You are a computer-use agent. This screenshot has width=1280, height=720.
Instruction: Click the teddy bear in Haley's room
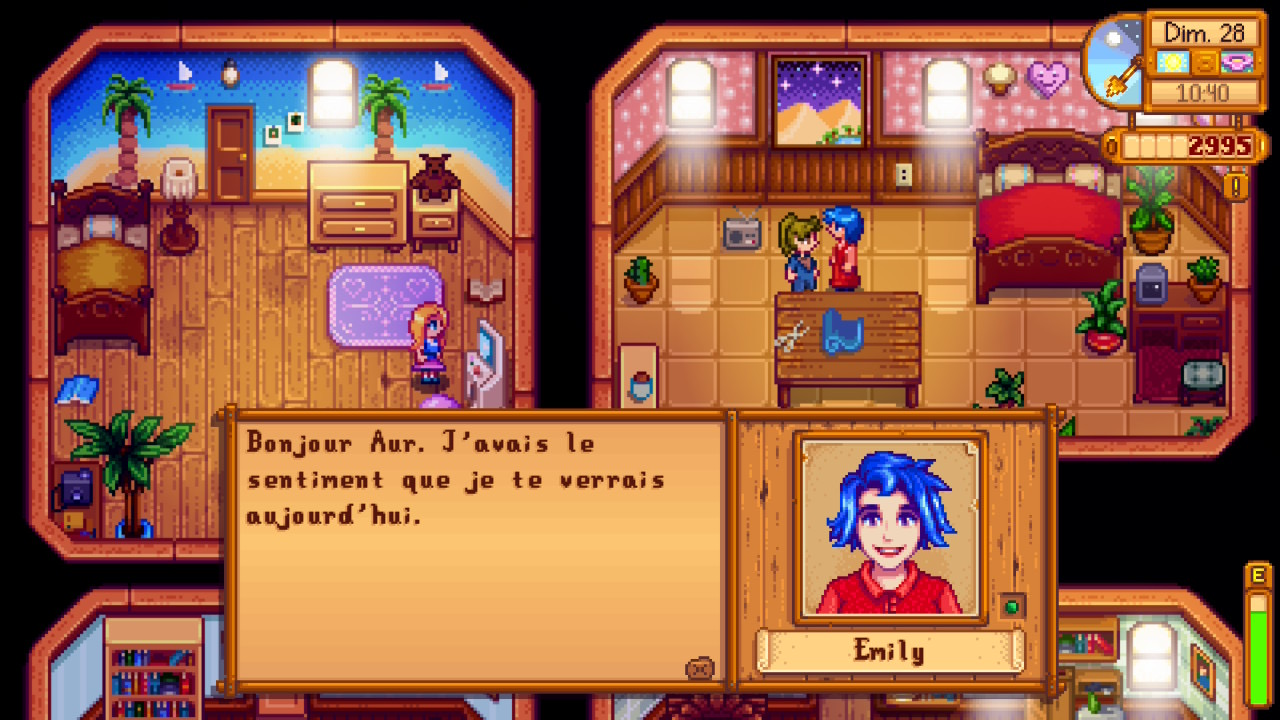433,175
